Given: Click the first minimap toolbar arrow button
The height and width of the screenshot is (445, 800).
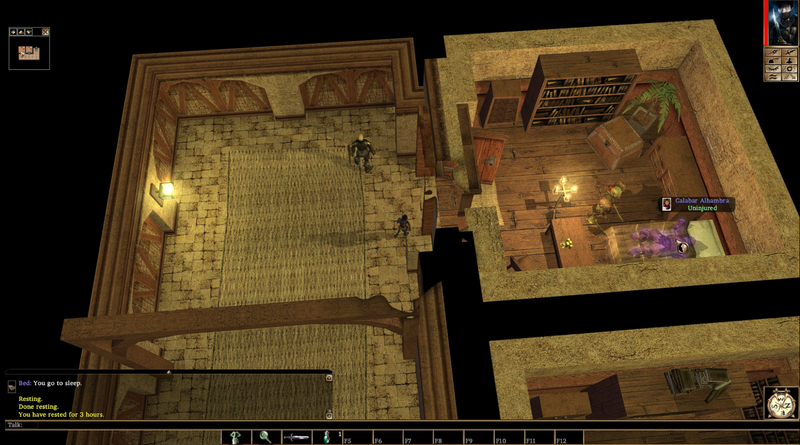Looking at the screenshot, I should click(14, 32).
